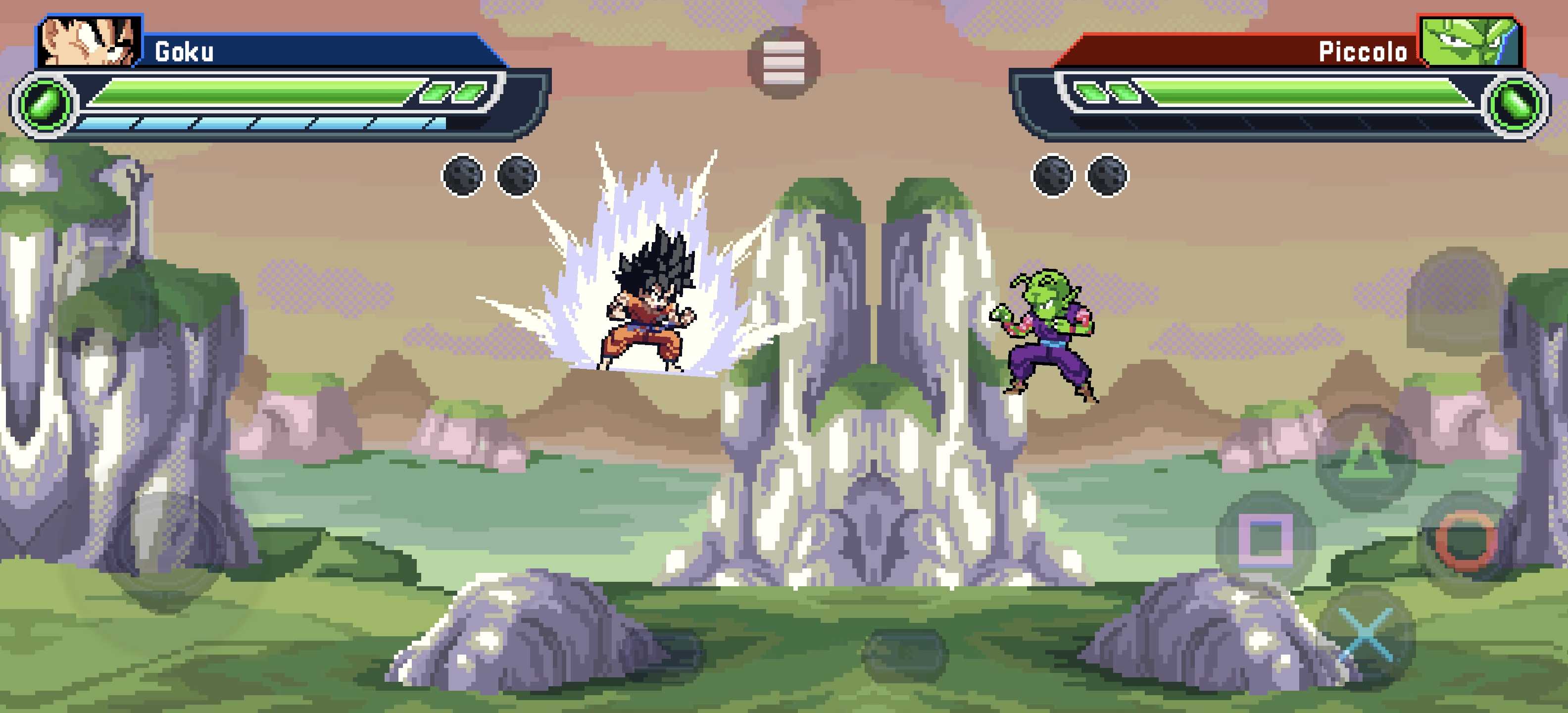1568x713 pixels.
Task: Open the hamburger pause menu
Action: tap(784, 63)
